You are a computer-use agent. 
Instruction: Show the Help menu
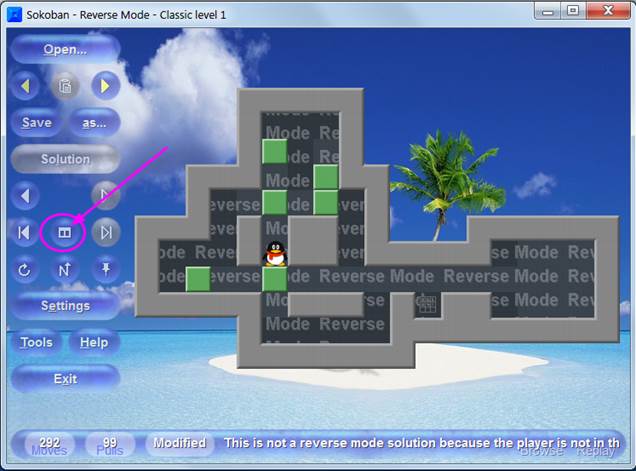point(94,343)
